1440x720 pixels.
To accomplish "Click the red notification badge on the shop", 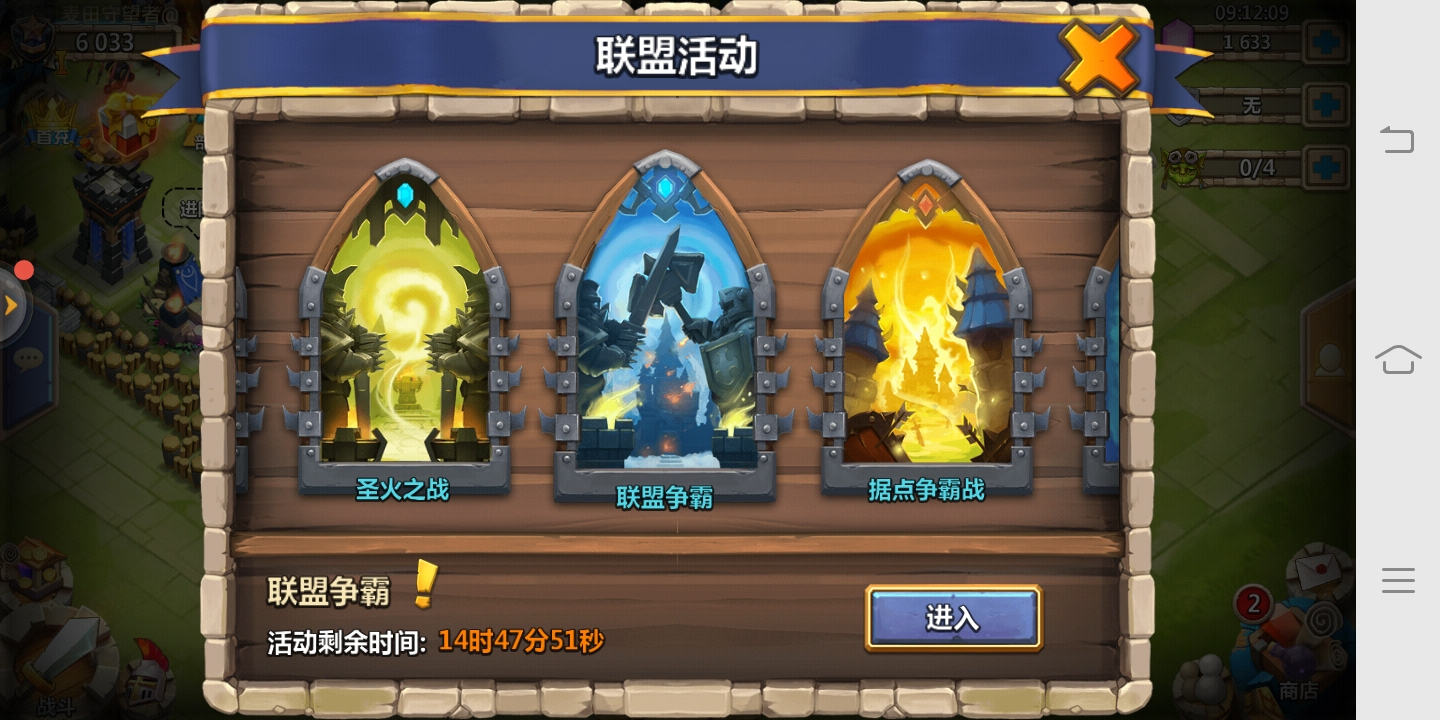I will pos(1254,602).
